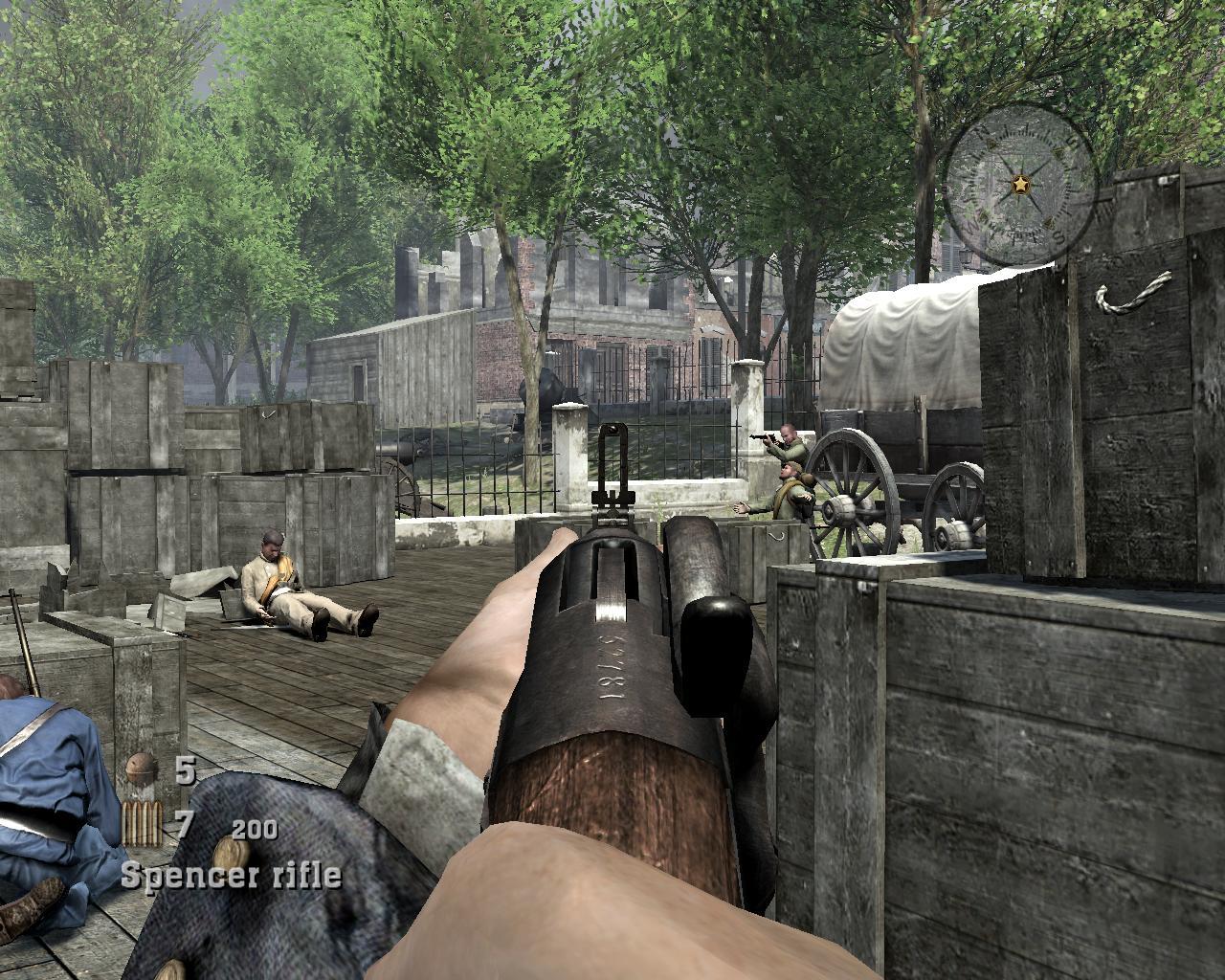
Task: Click the reserve ammo counter showing 200
Action: [x=255, y=831]
